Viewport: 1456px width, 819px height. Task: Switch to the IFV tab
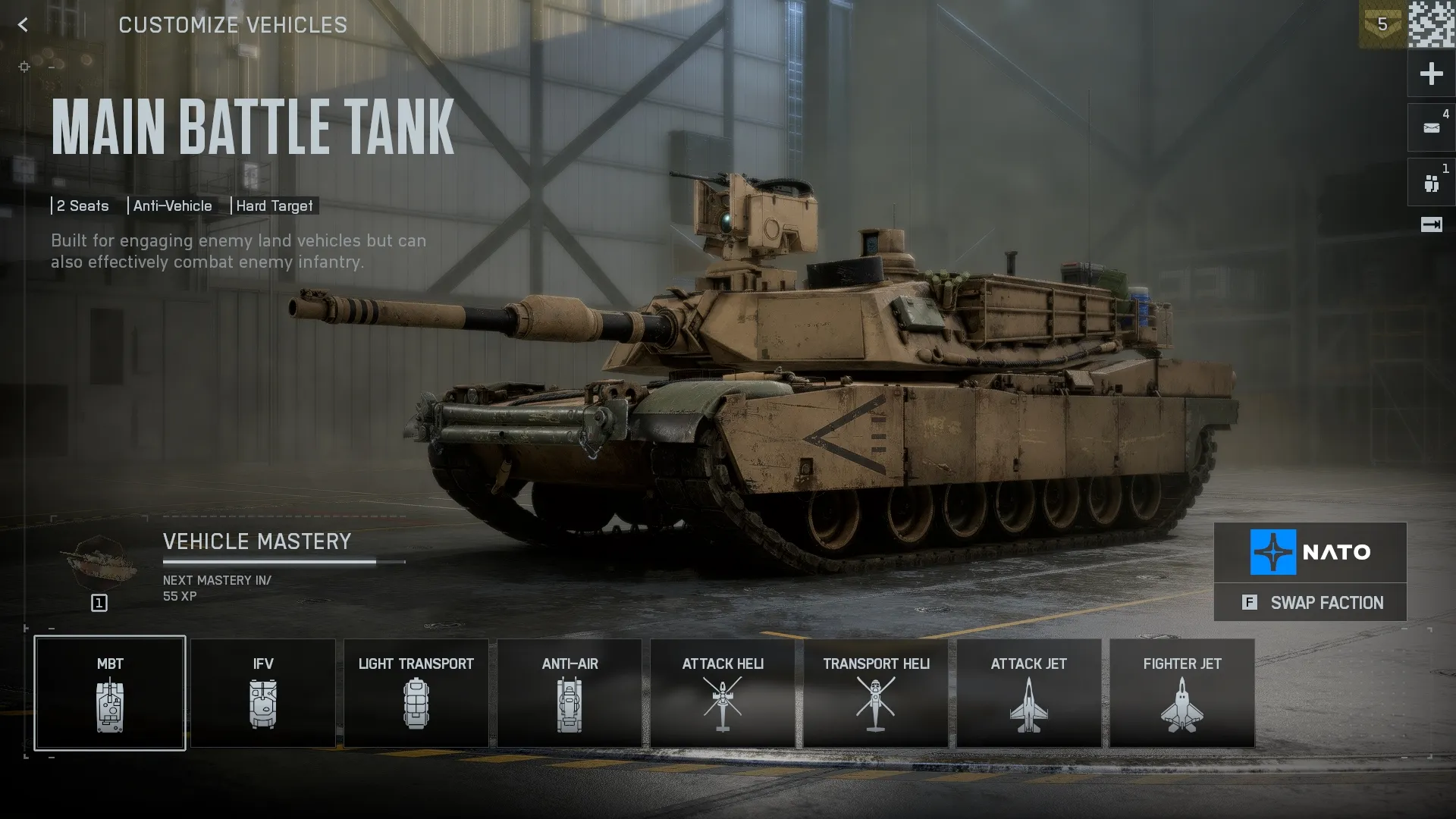click(263, 692)
